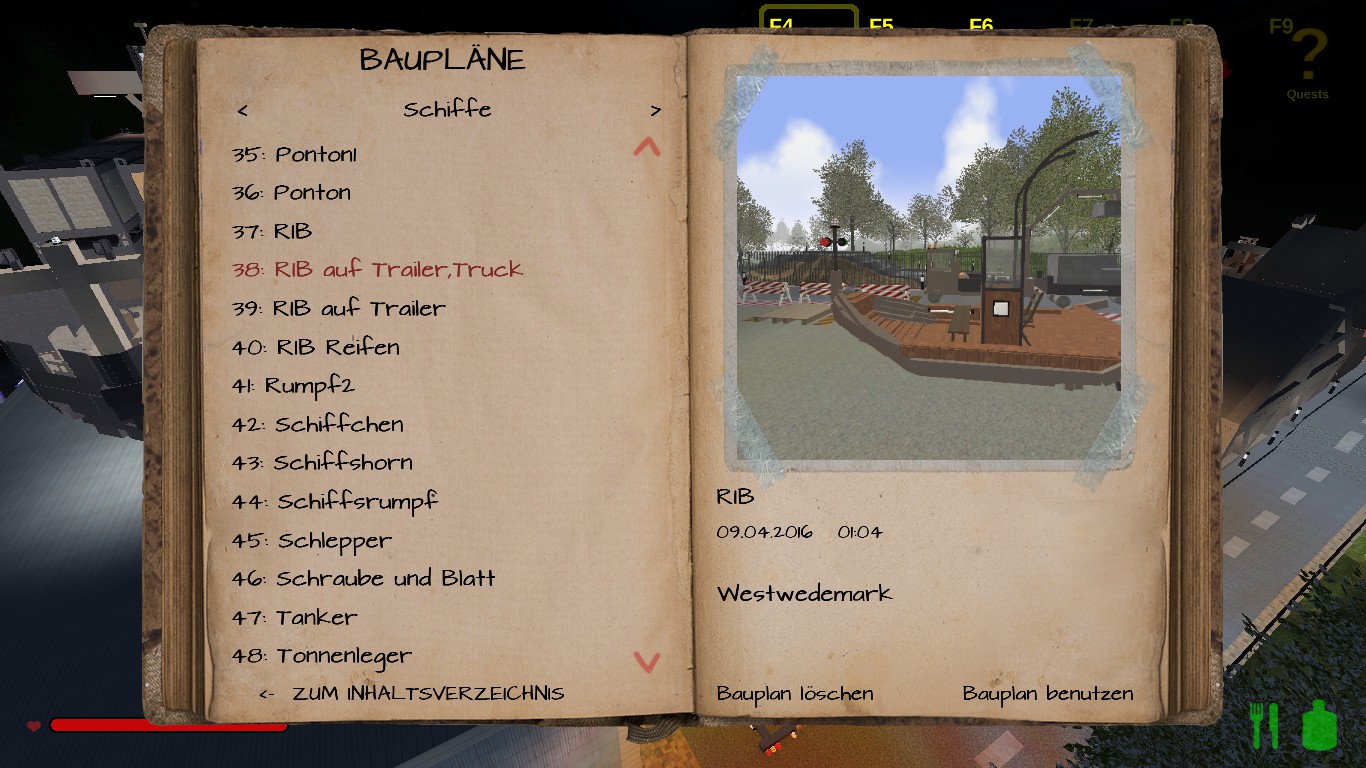This screenshot has width=1366, height=768.
Task: Switch to next category with right arrow
Action: point(655,110)
